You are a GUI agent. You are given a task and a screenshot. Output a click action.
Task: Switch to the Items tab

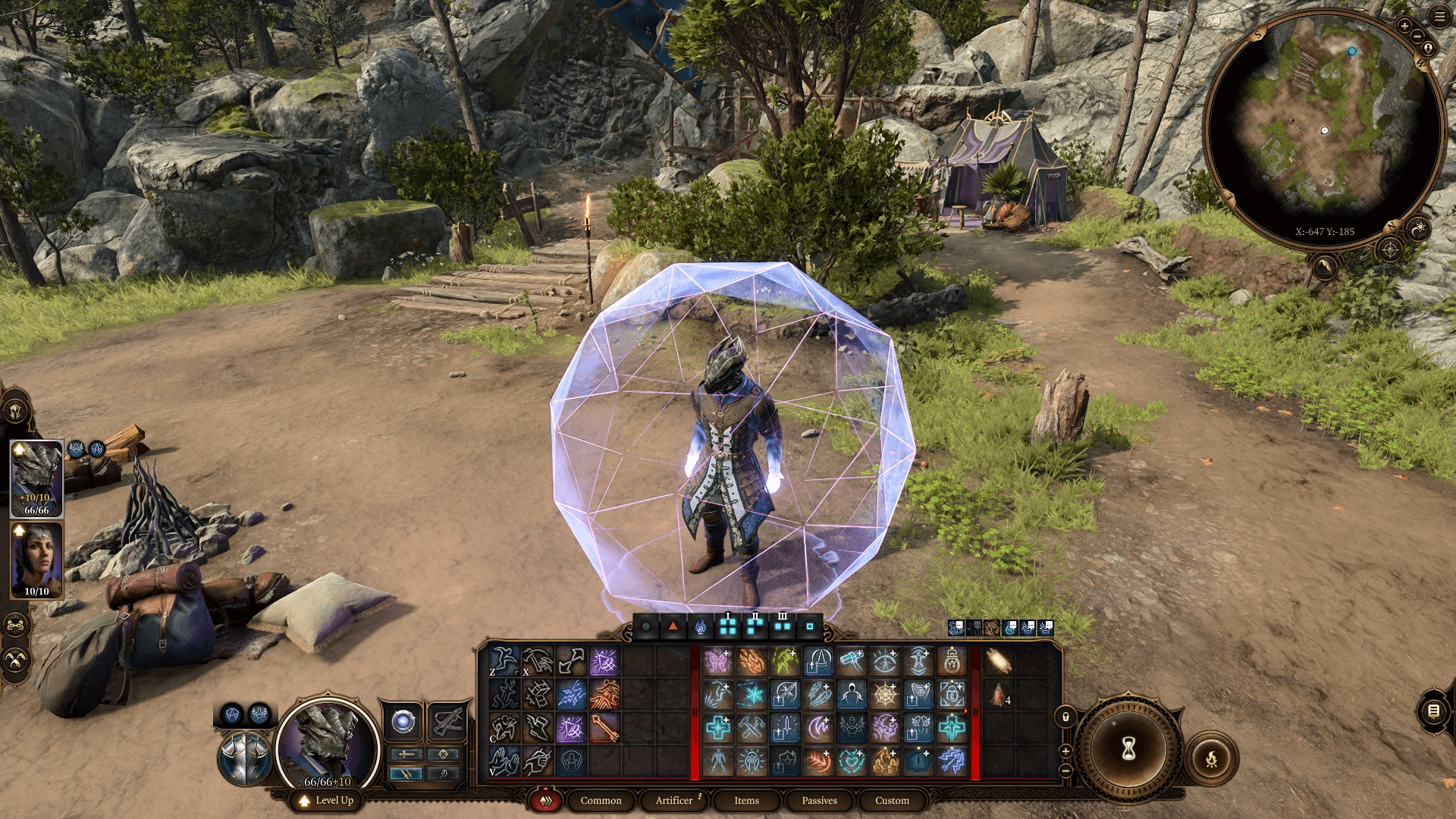pyautogui.click(x=745, y=801)
